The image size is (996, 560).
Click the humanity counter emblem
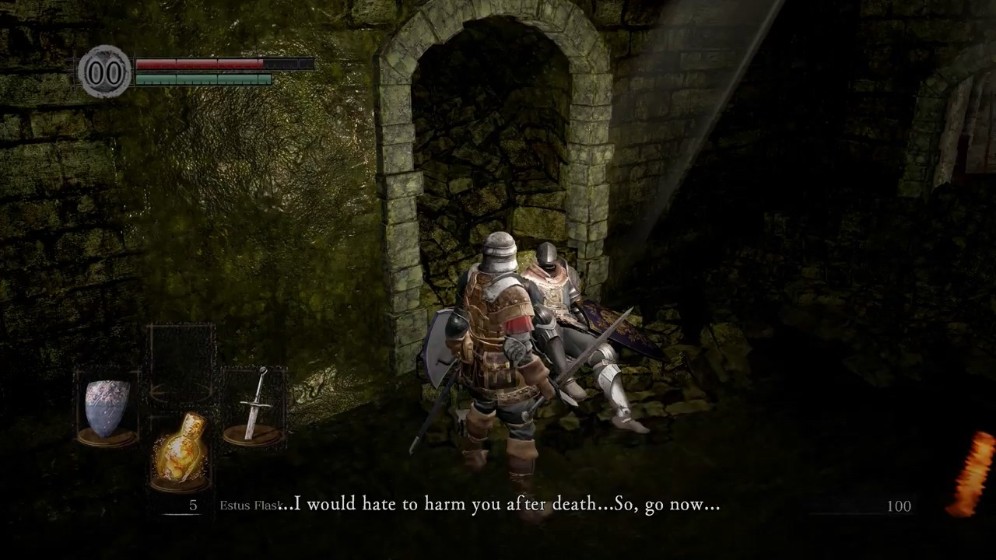pos(105,72)
